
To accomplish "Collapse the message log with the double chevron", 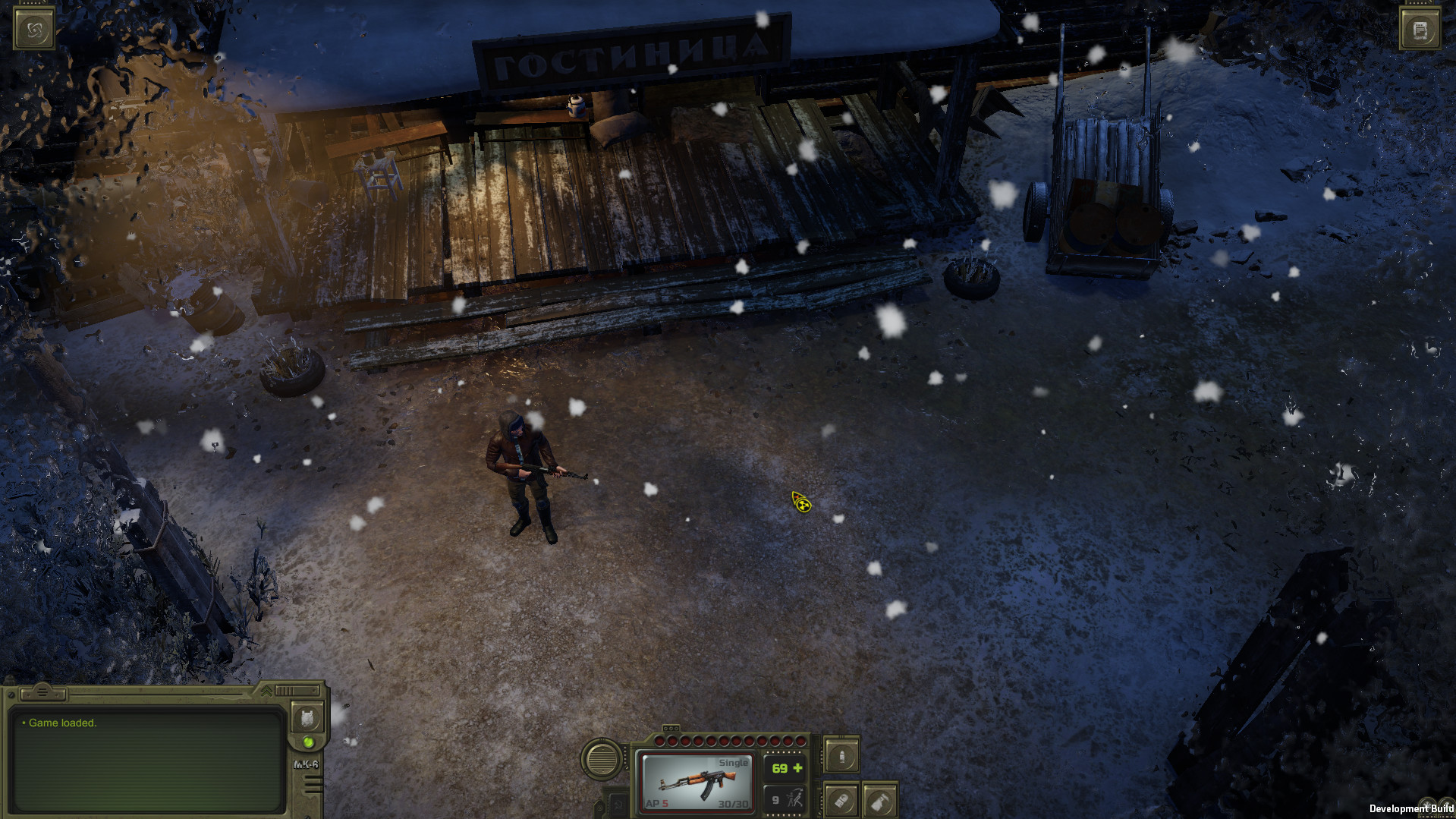I will [x=266, y=691].
